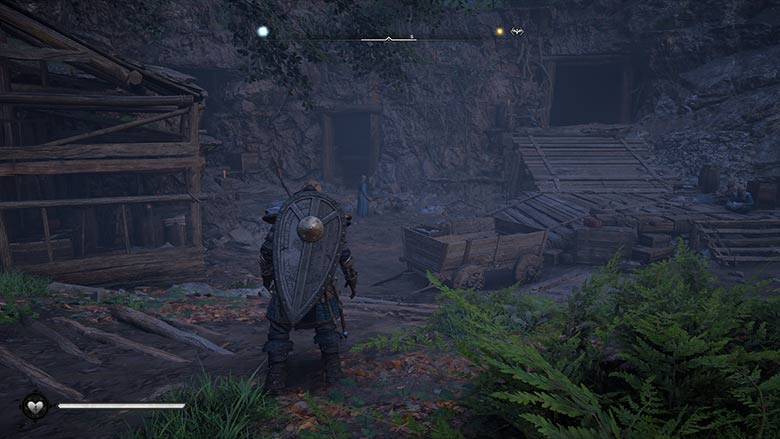Image resolution: width=780 pixels, height=439 pixels.
Task: Click the heart ration icon beside the health bar
Action: [x=35, y=405]
